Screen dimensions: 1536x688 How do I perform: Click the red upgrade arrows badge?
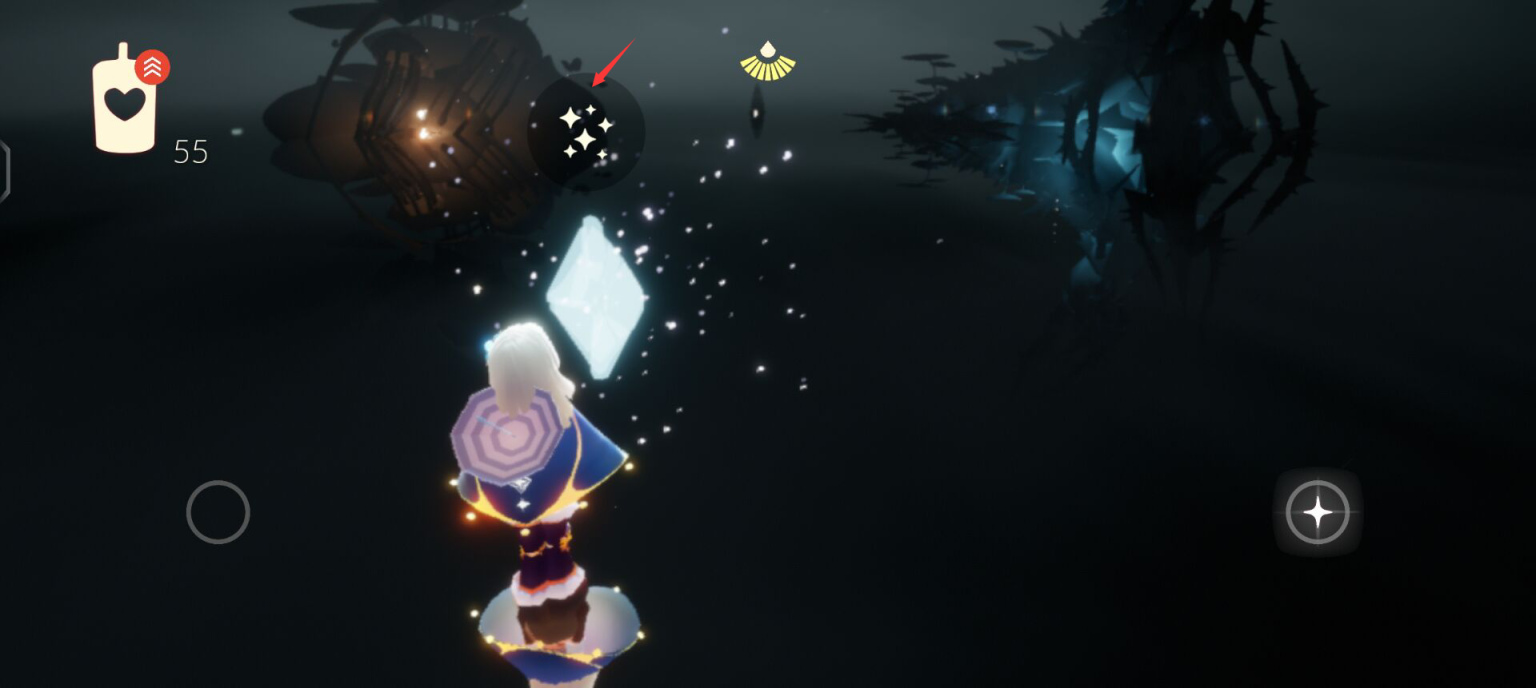tap(152, 67)
